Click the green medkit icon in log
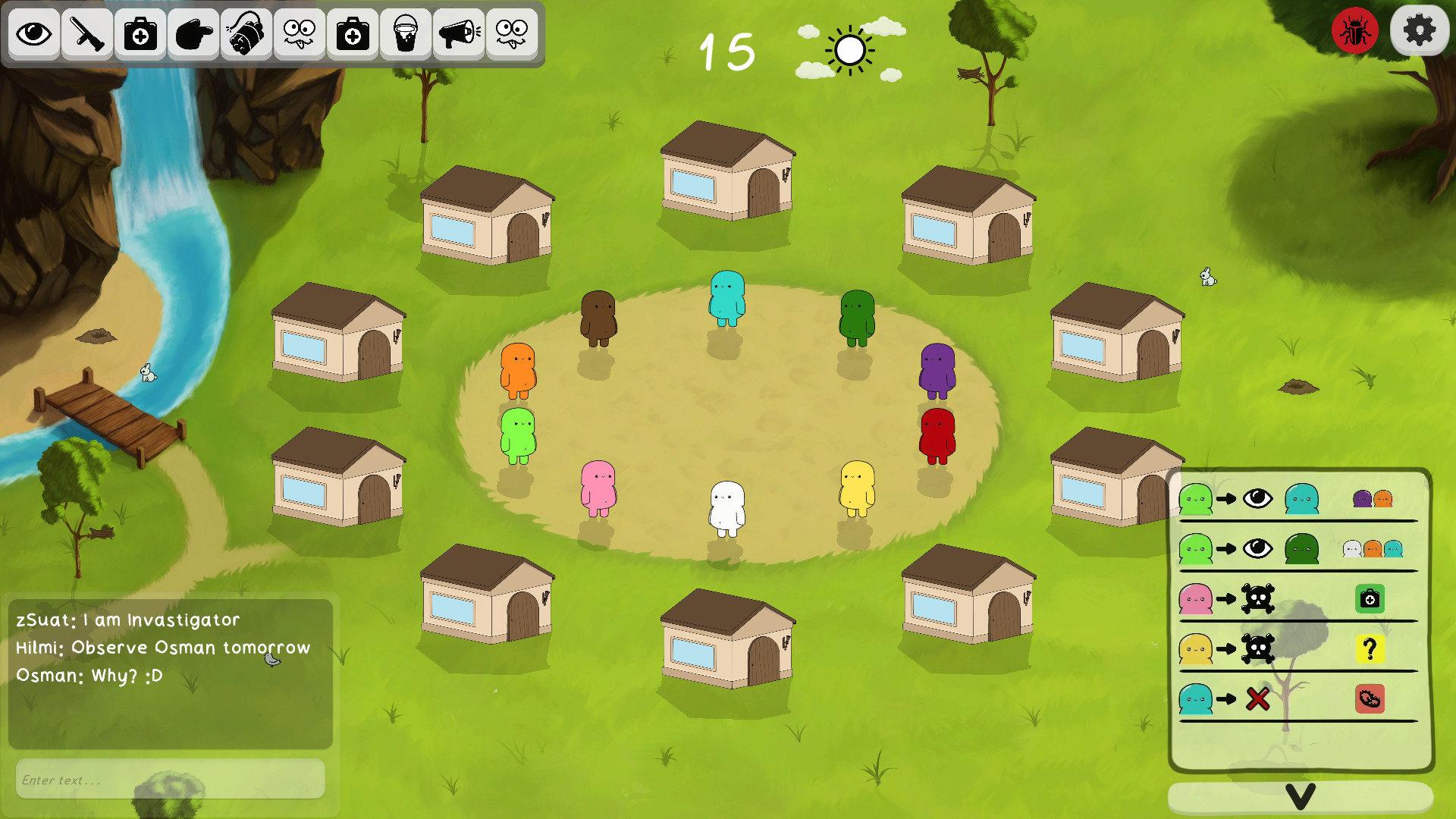 [x=1370, y=599]
